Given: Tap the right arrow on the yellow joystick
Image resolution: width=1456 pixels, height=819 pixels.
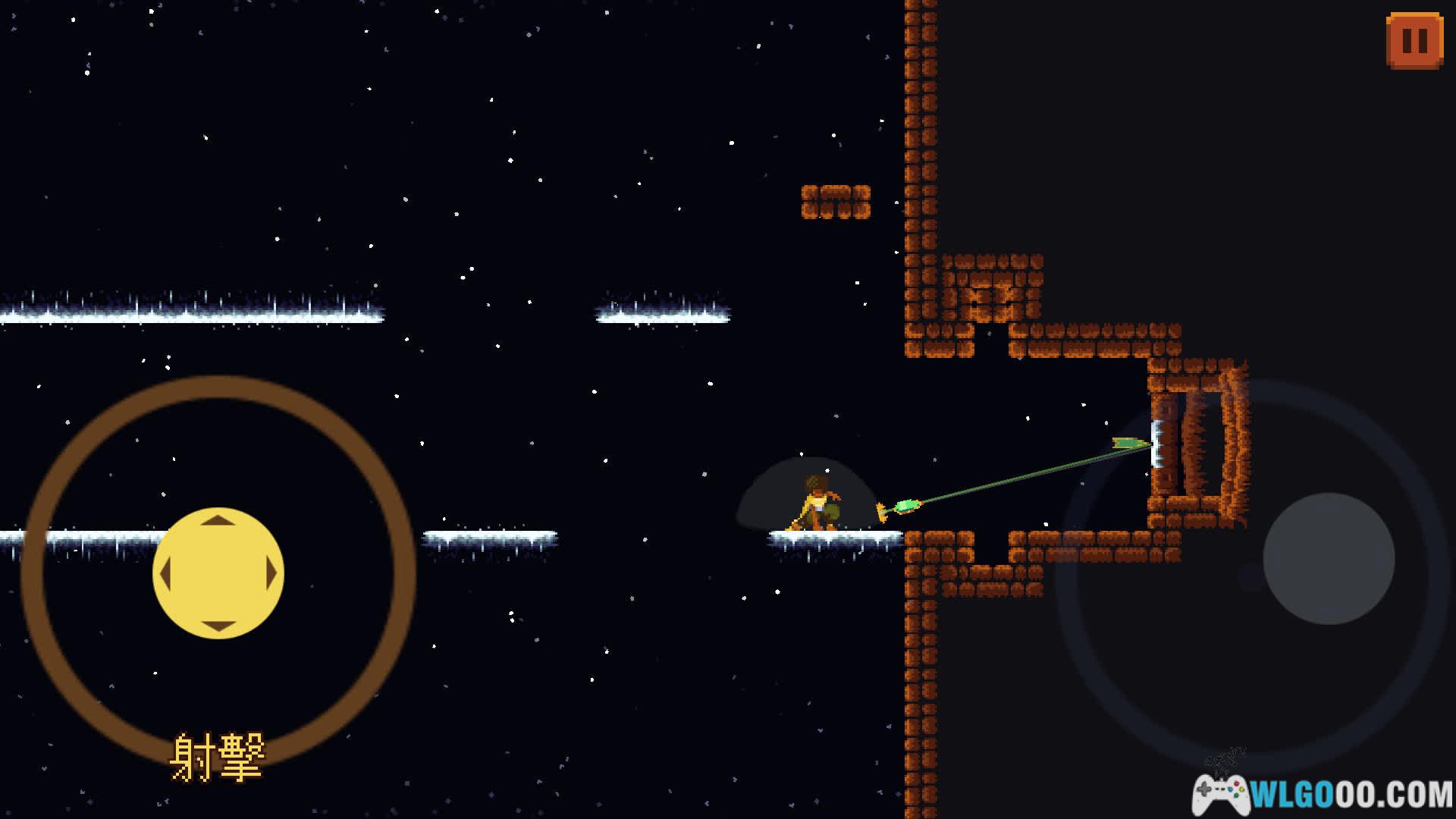Looking at the screenshot, I should pyautogui.click(x=271, y=574).
